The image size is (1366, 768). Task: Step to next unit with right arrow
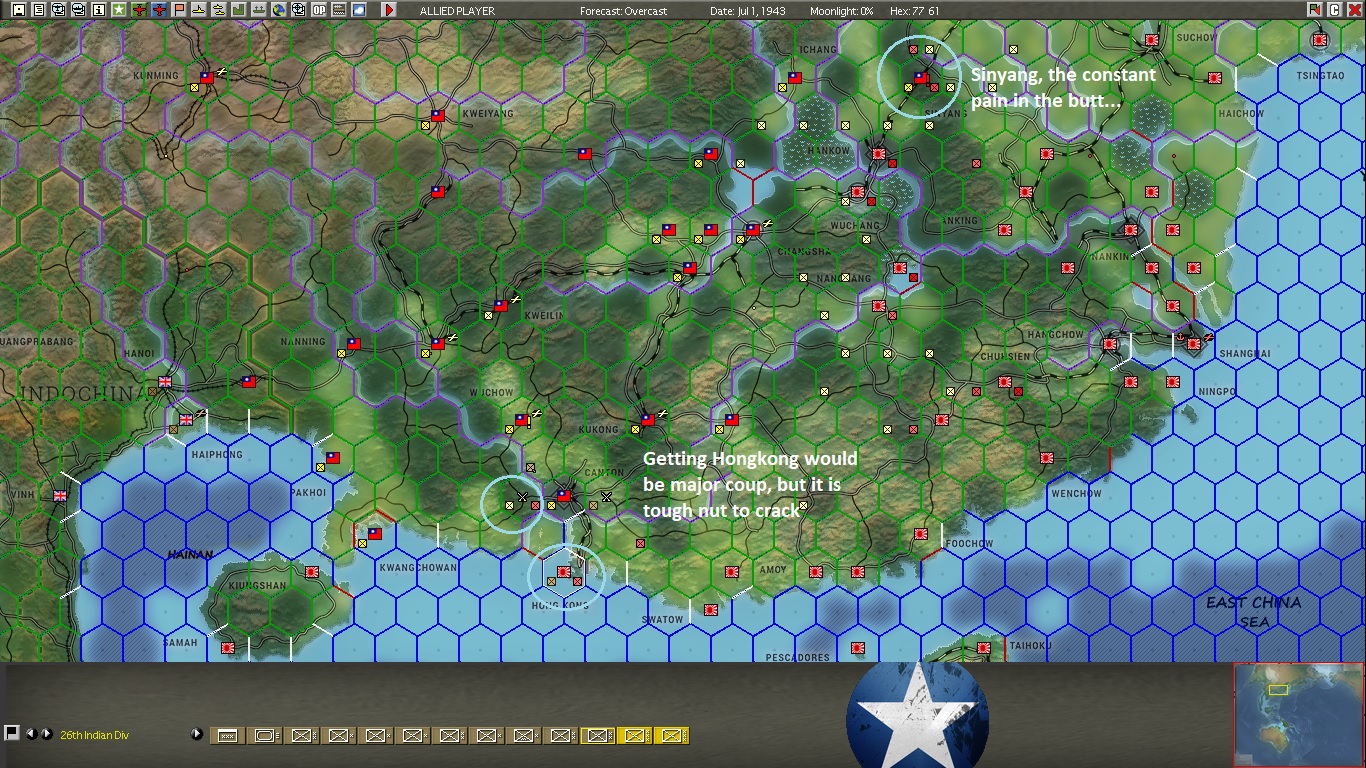click(x=46, y=734)
